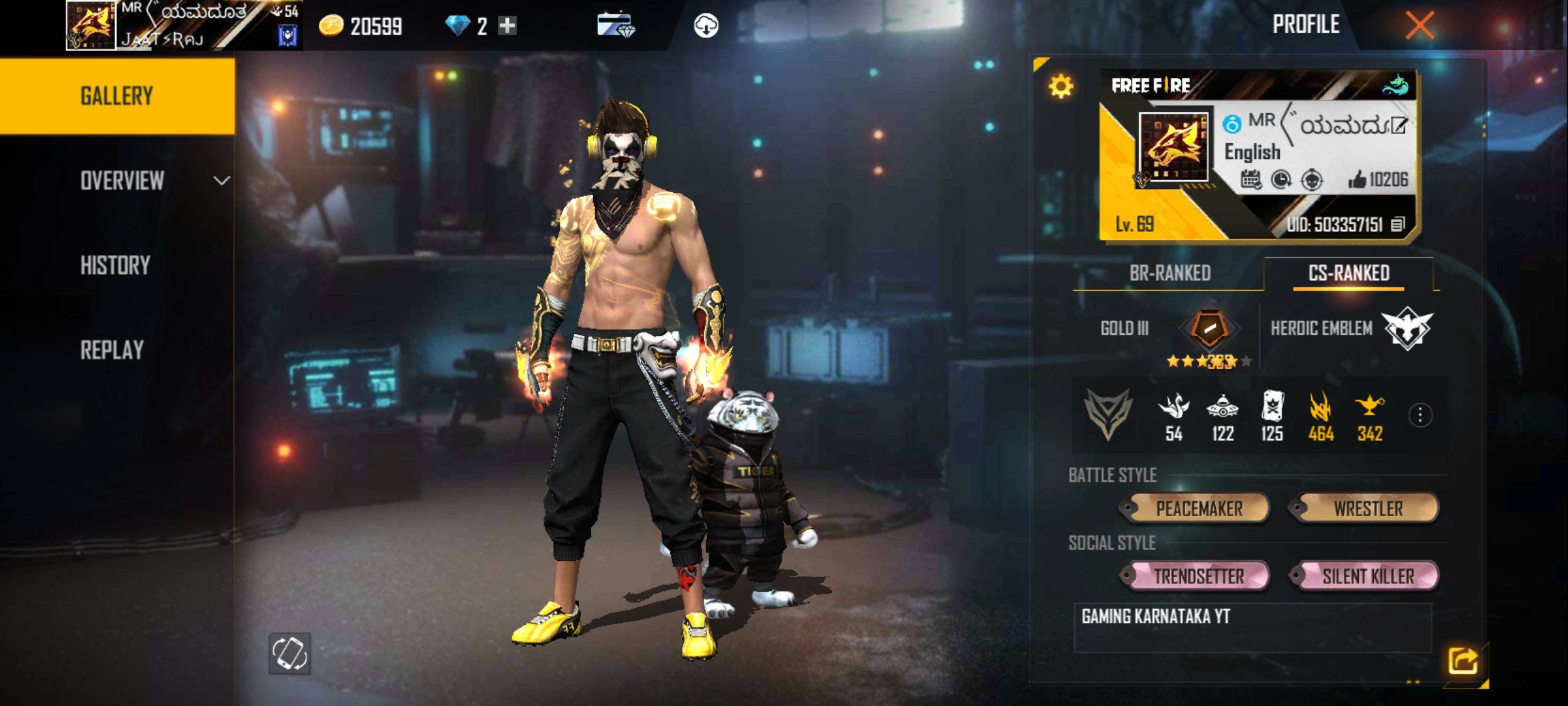Click the Gaming Karnataka YT signature box

tap(1252, 628)
